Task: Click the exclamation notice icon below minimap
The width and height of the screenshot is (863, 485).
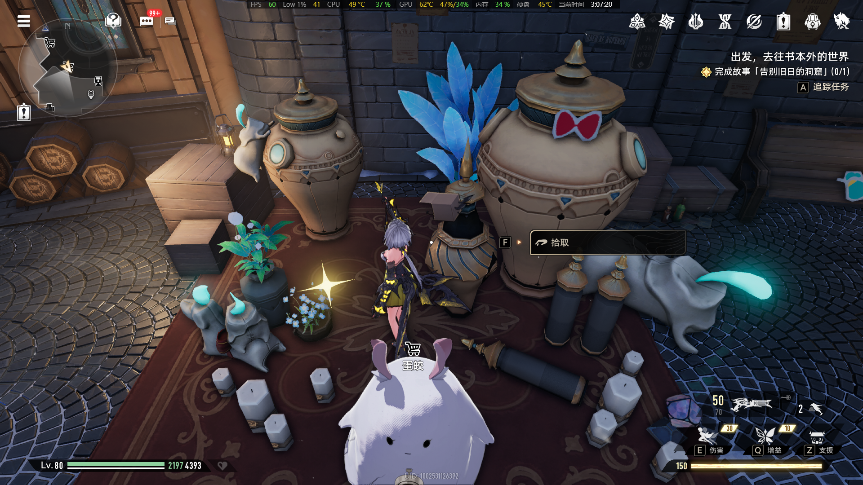Action: (x=24, y=113)
